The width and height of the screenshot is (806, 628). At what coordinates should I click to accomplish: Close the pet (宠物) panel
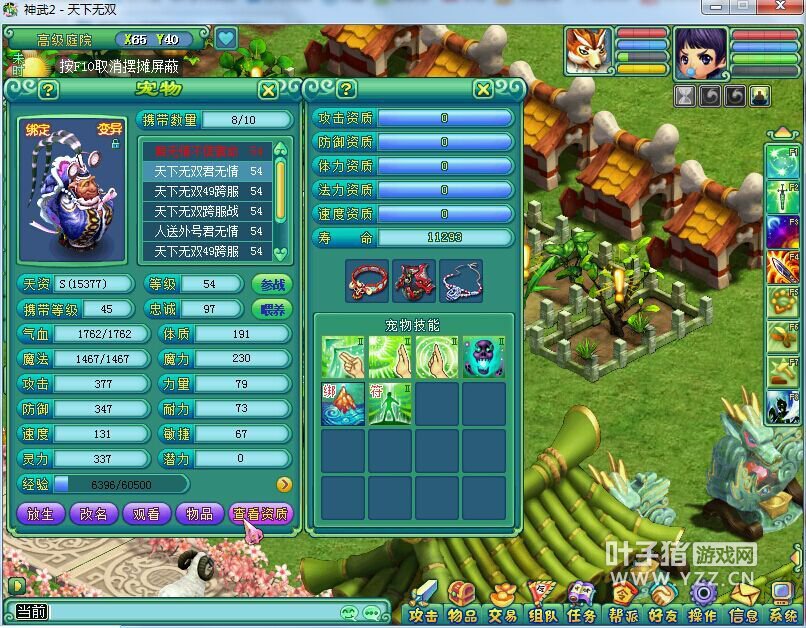click(268, 90)
